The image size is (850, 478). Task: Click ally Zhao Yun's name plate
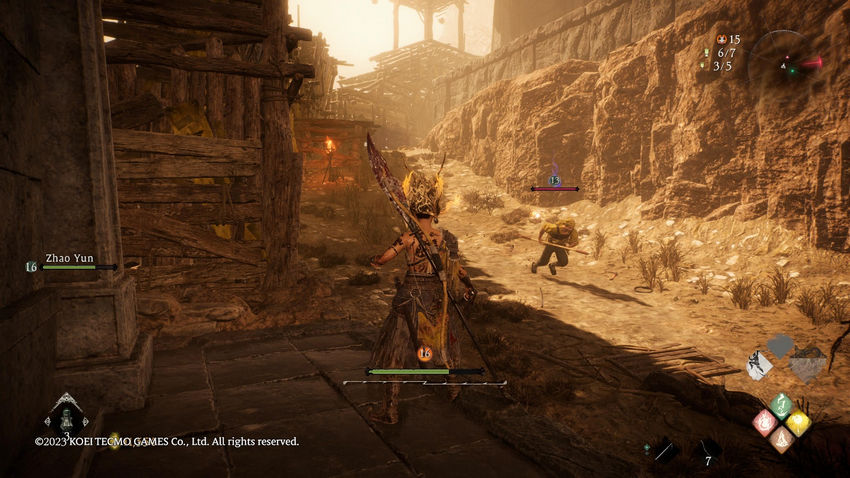(x=69, y=258)
